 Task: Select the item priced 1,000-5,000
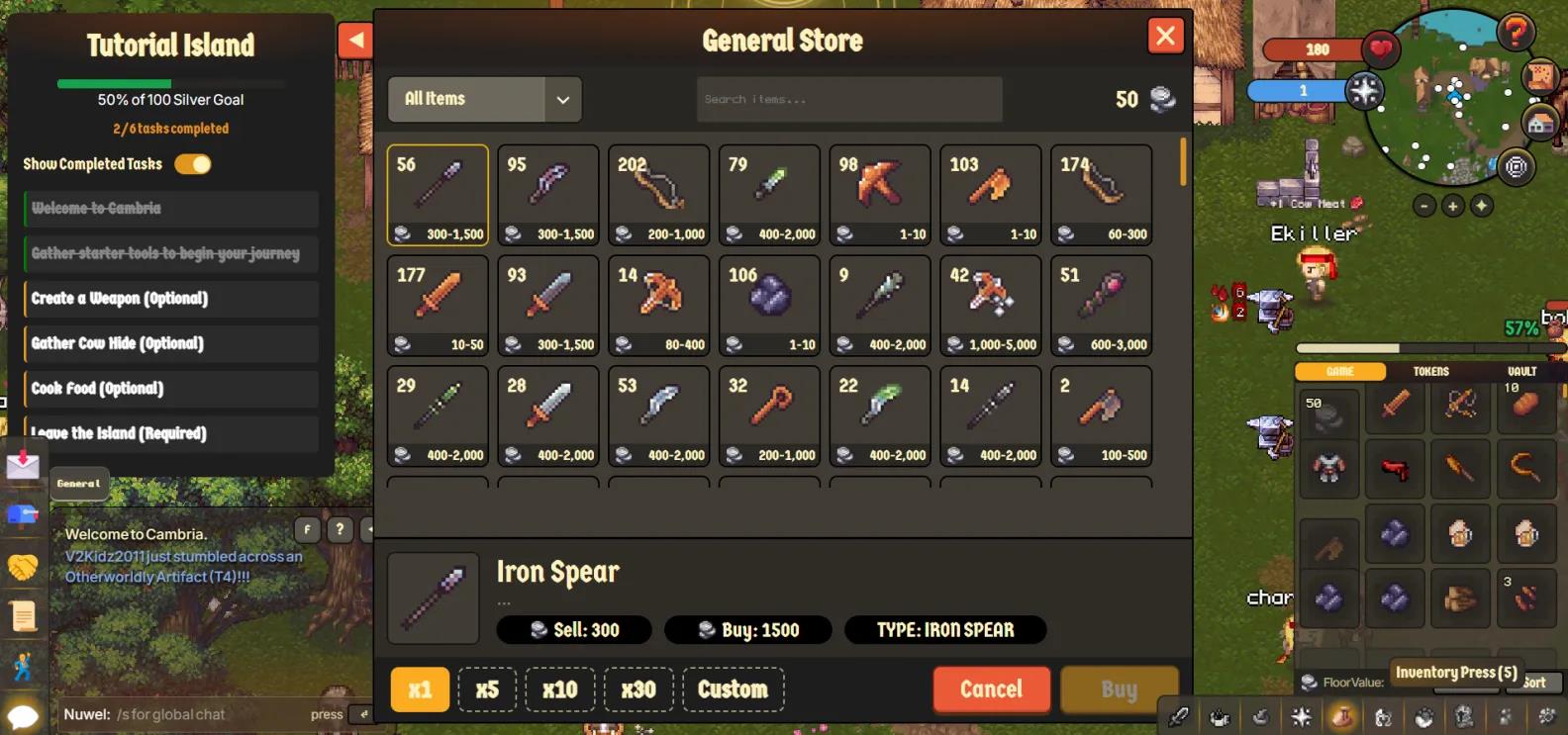(990, 305)
